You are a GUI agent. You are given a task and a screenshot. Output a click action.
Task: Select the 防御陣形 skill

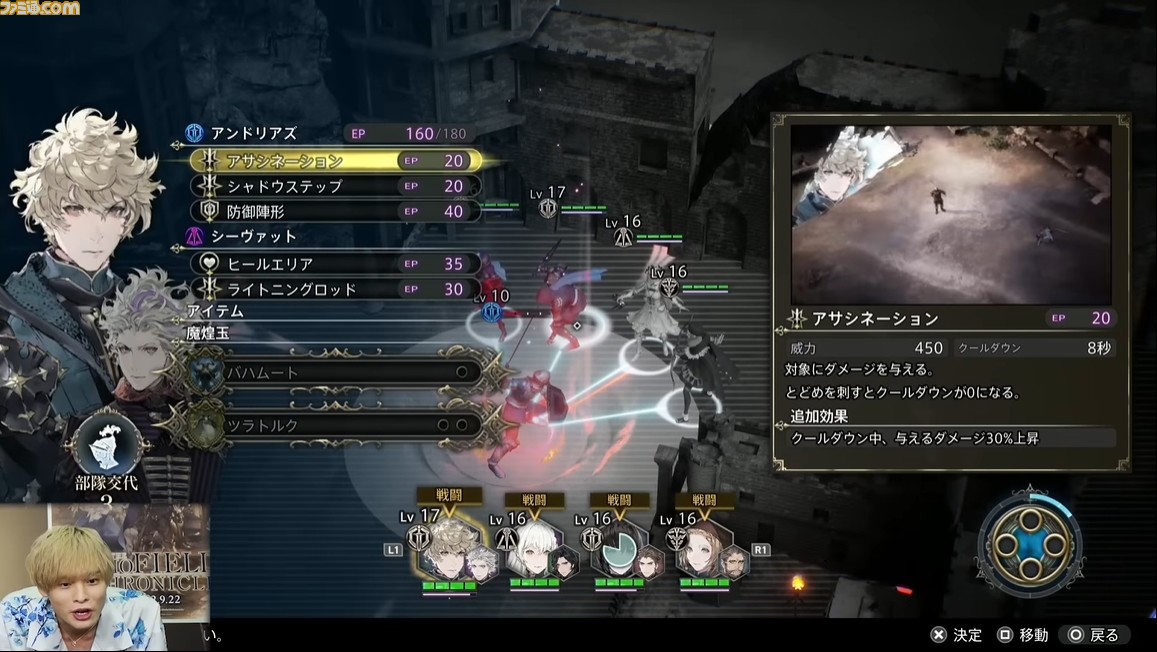click(335, 211)
